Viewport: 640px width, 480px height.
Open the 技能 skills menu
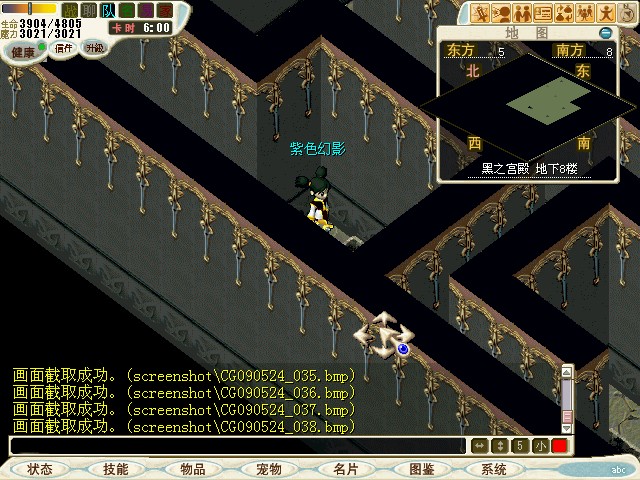(115, 469)
